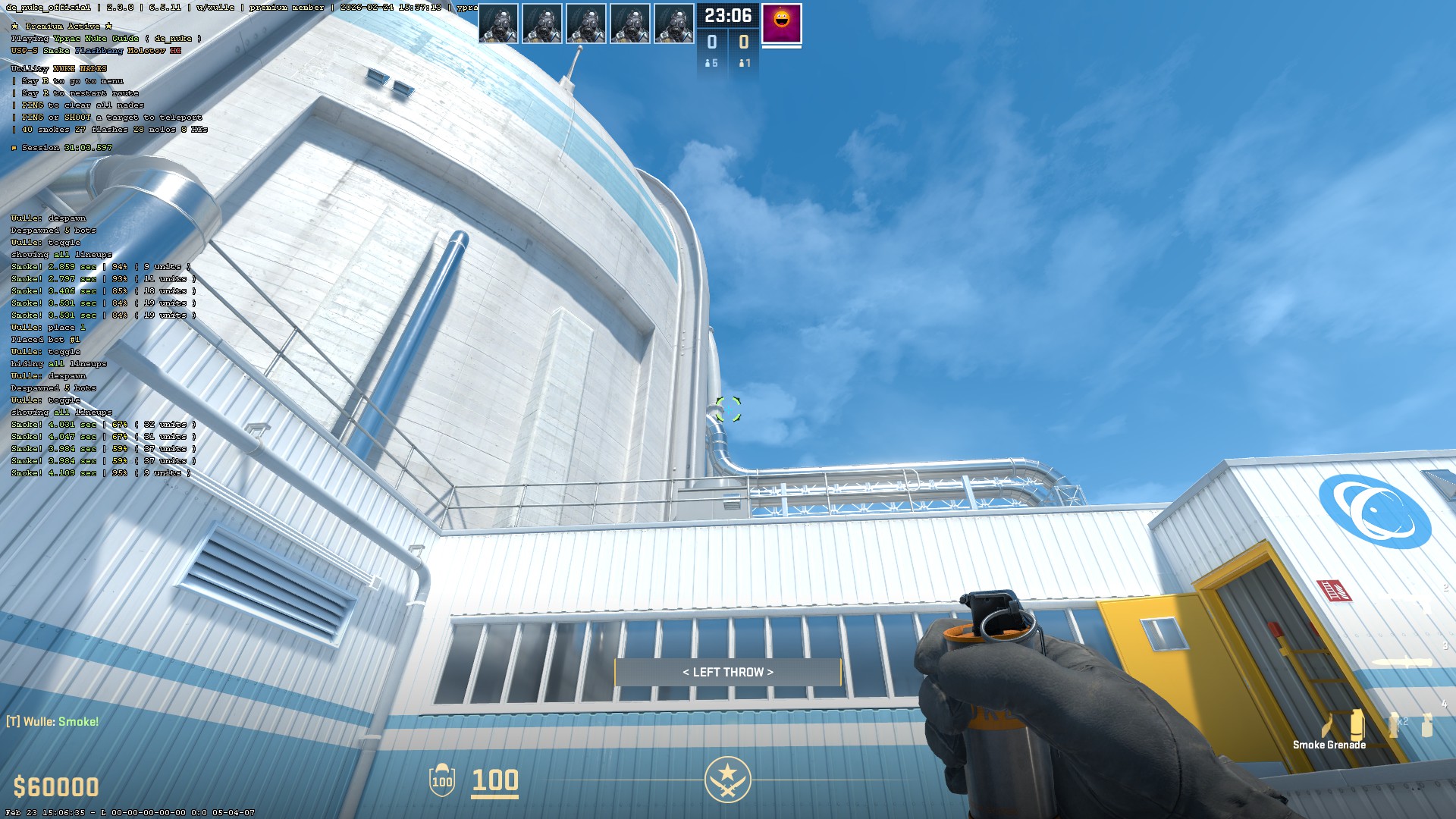Select the Smoke Grenade inventory icon
Screen dimensions: 1456x819
click(x=1357, y=726)
